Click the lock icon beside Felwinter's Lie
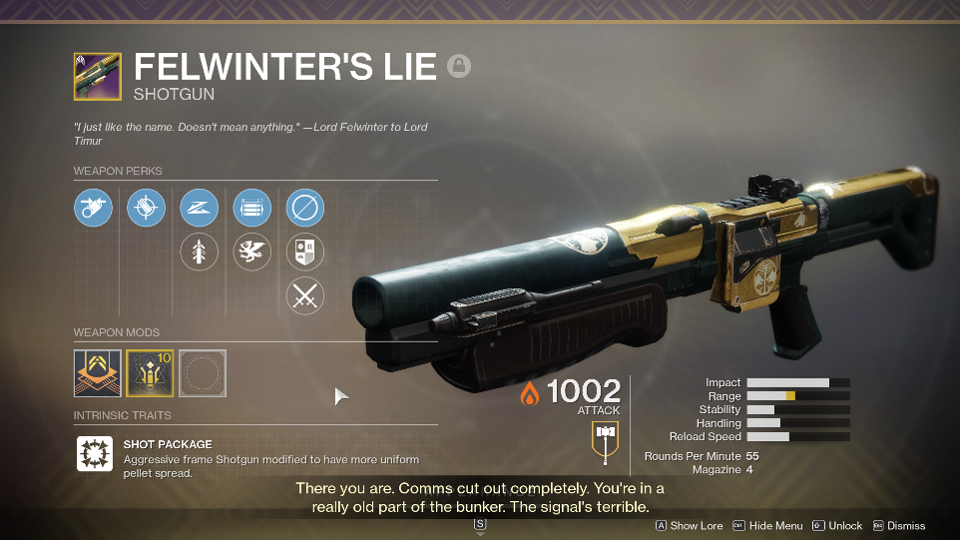Viewport: 960px width, 540px height. click(x=459, y=67)
